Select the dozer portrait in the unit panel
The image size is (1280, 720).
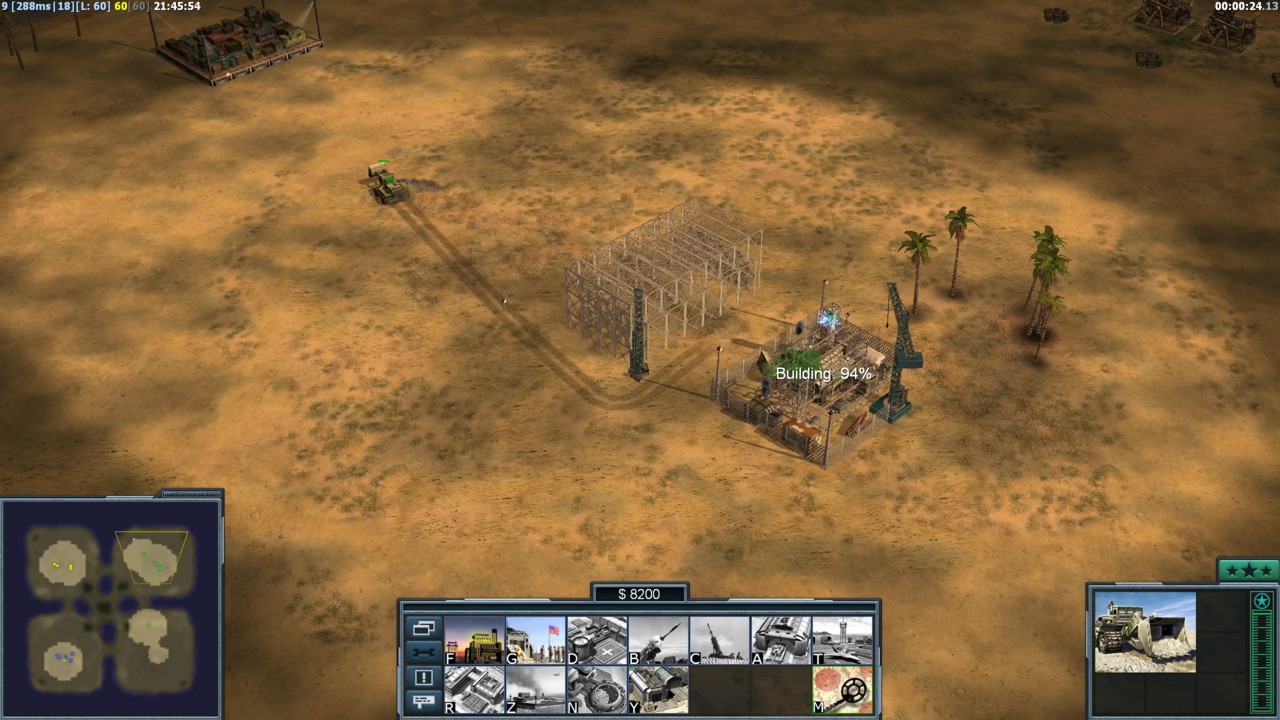[1145, 632]
